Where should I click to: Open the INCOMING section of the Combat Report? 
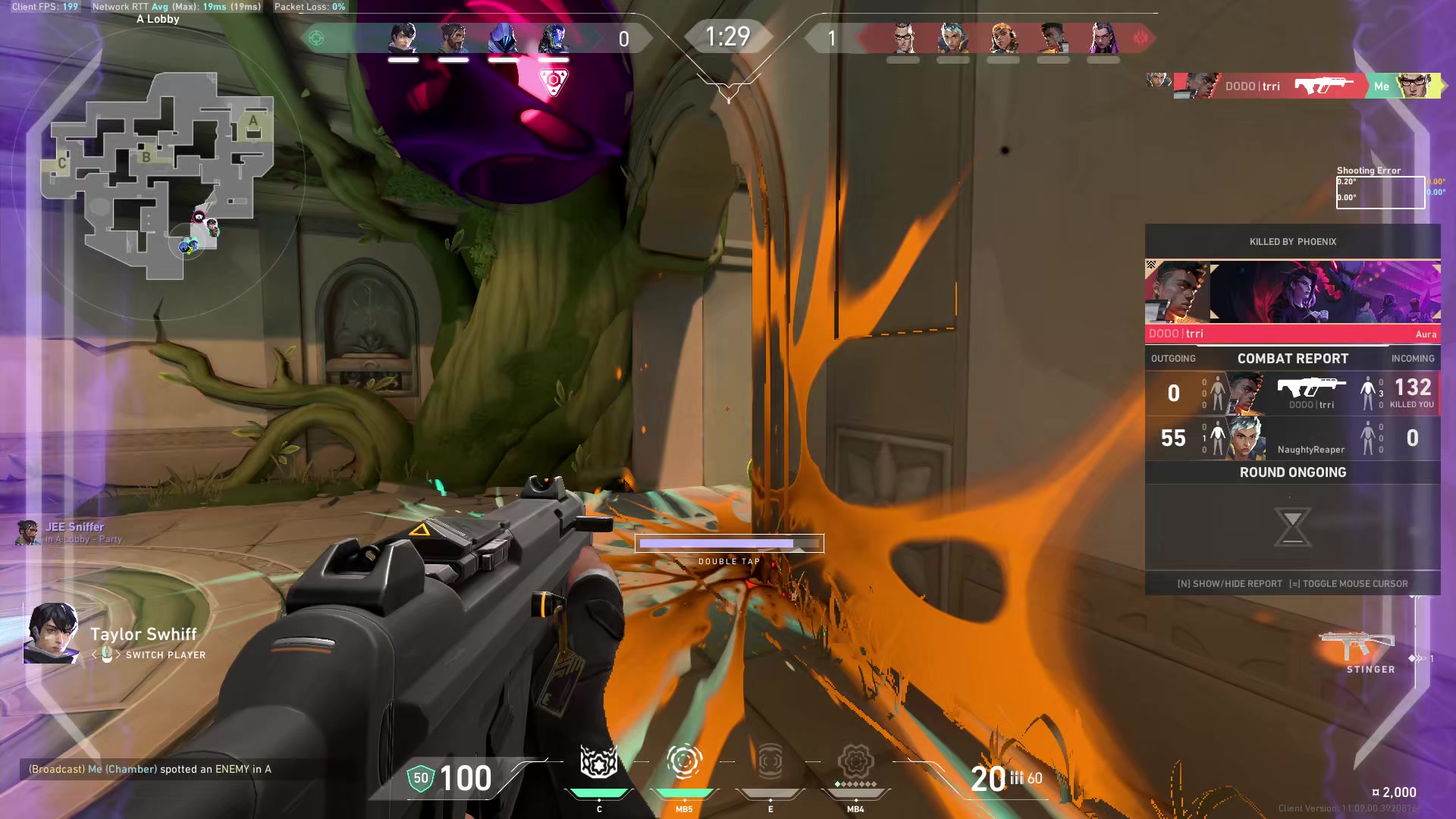pyautogui.click(x=1414, y=358)
